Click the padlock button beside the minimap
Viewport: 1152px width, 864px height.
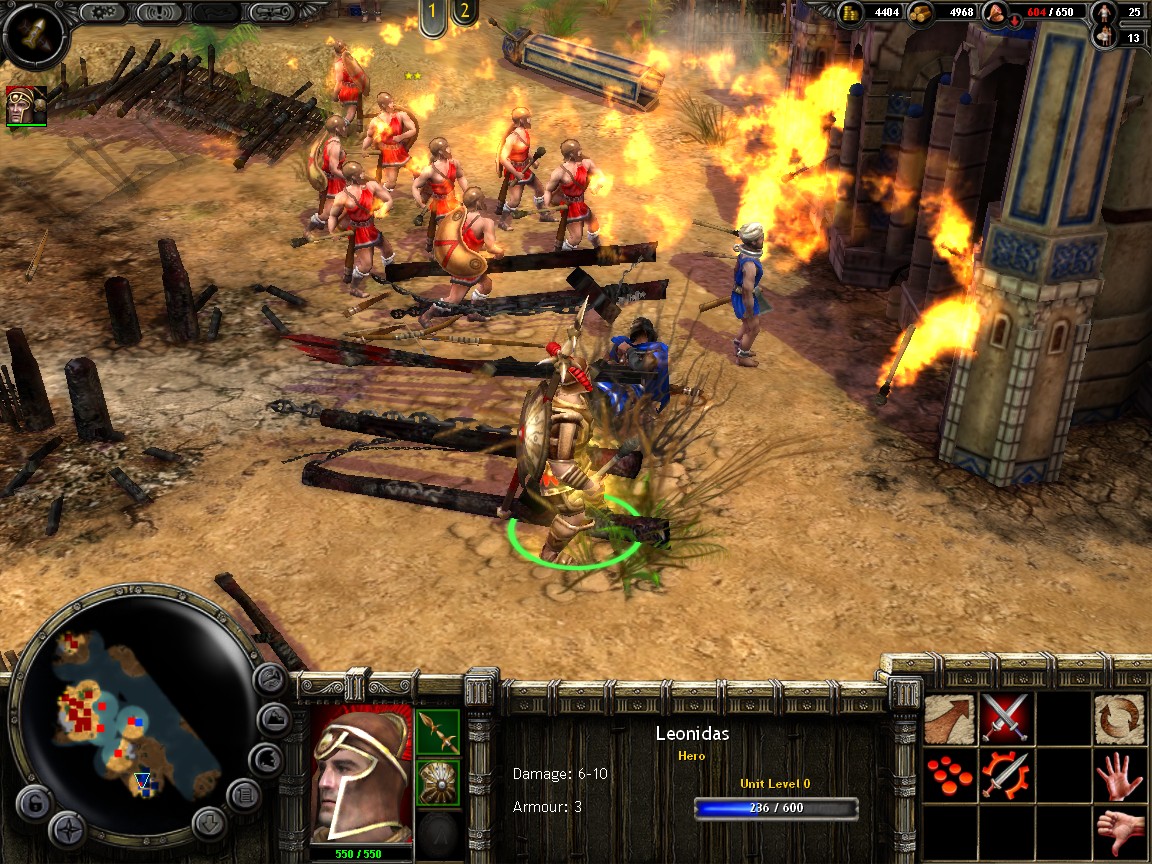(33, 802)
